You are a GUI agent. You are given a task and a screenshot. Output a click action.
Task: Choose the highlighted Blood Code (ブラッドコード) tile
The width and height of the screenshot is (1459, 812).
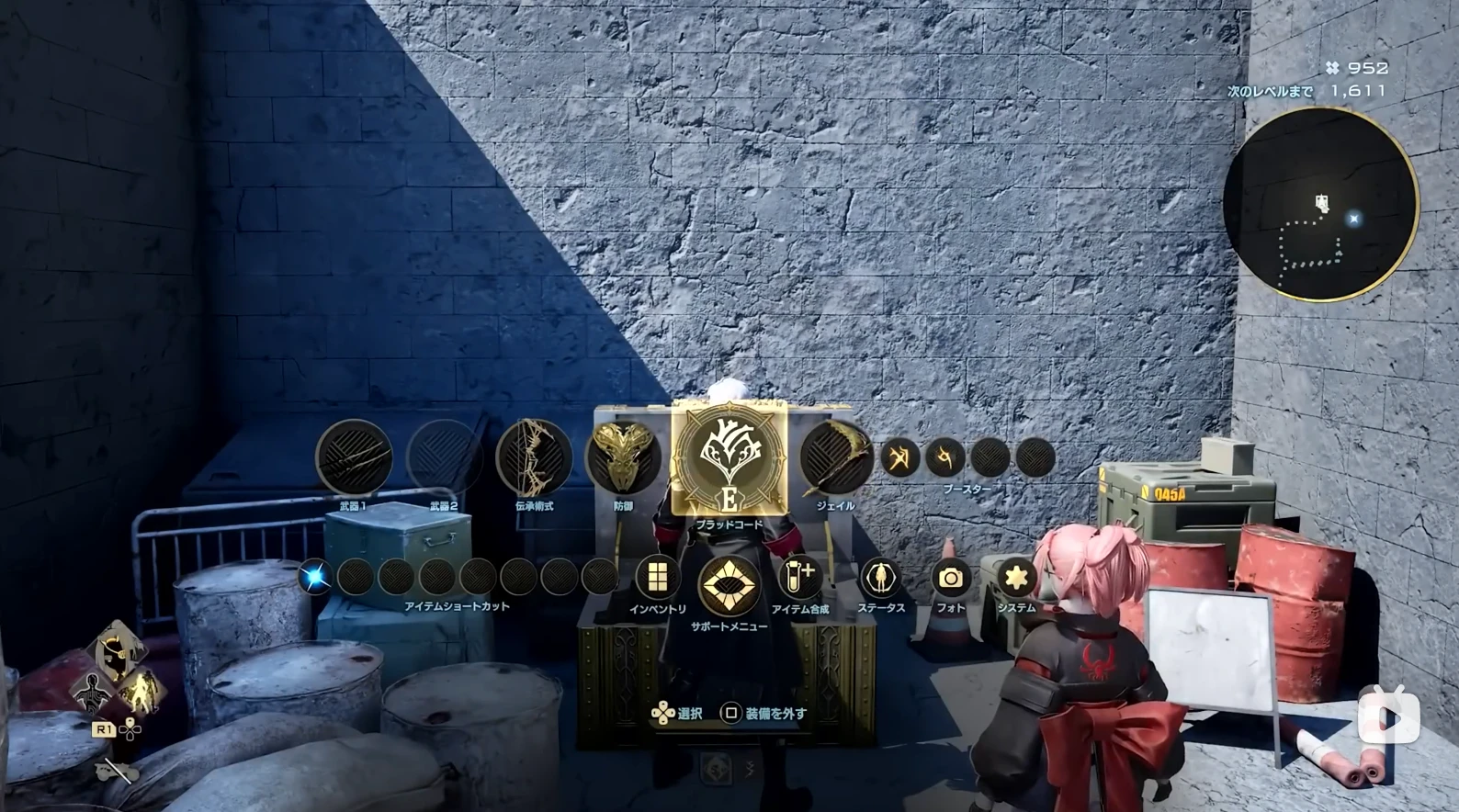729,459
